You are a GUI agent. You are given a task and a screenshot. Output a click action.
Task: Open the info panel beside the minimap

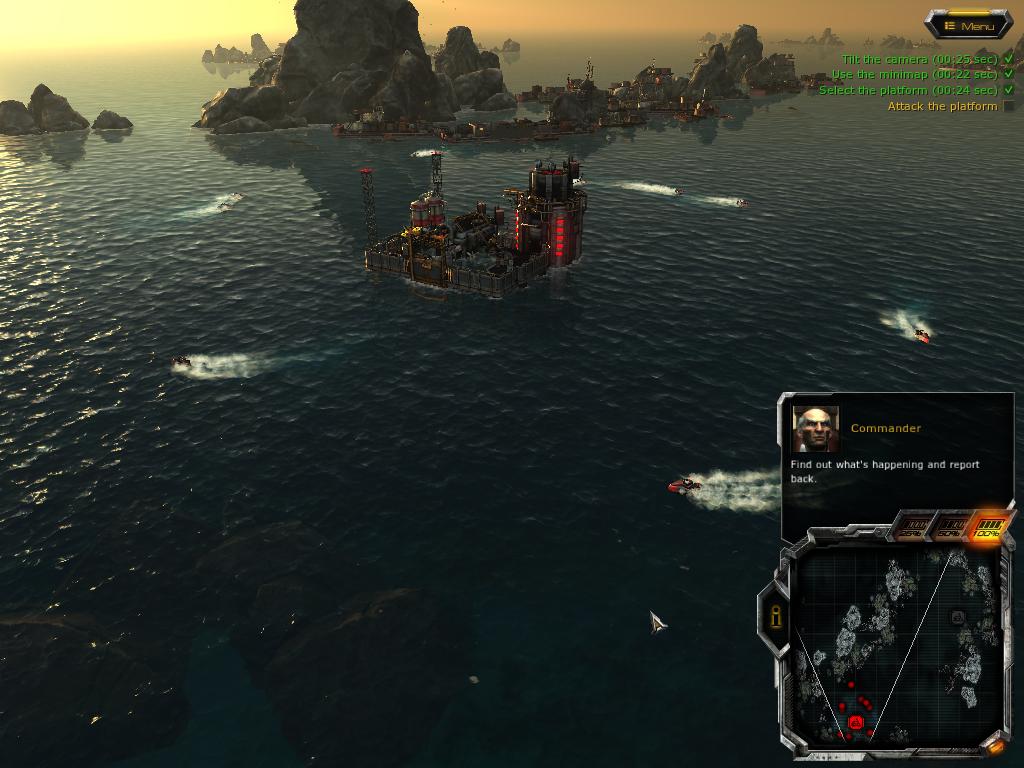point(776,617)
